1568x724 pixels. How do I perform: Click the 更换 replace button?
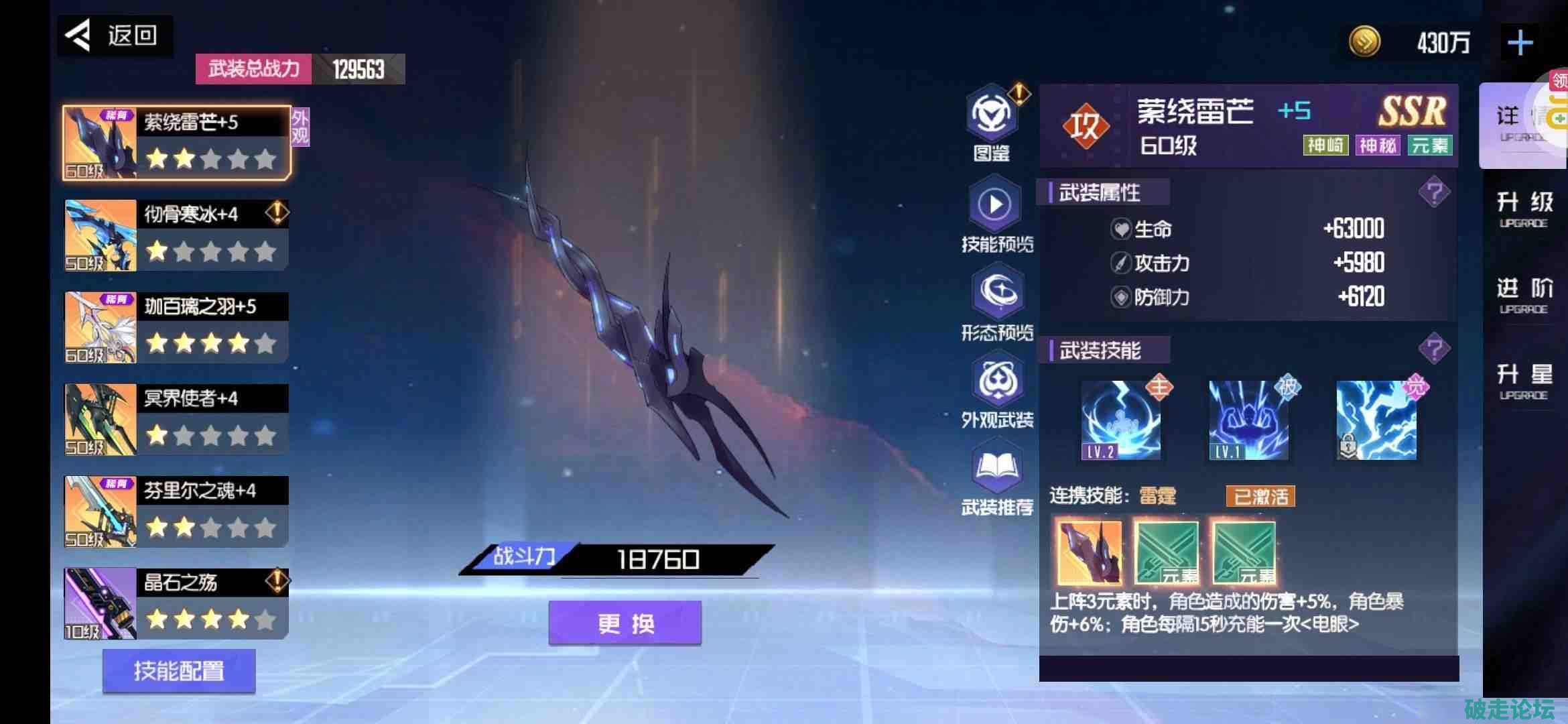[625, 623]
